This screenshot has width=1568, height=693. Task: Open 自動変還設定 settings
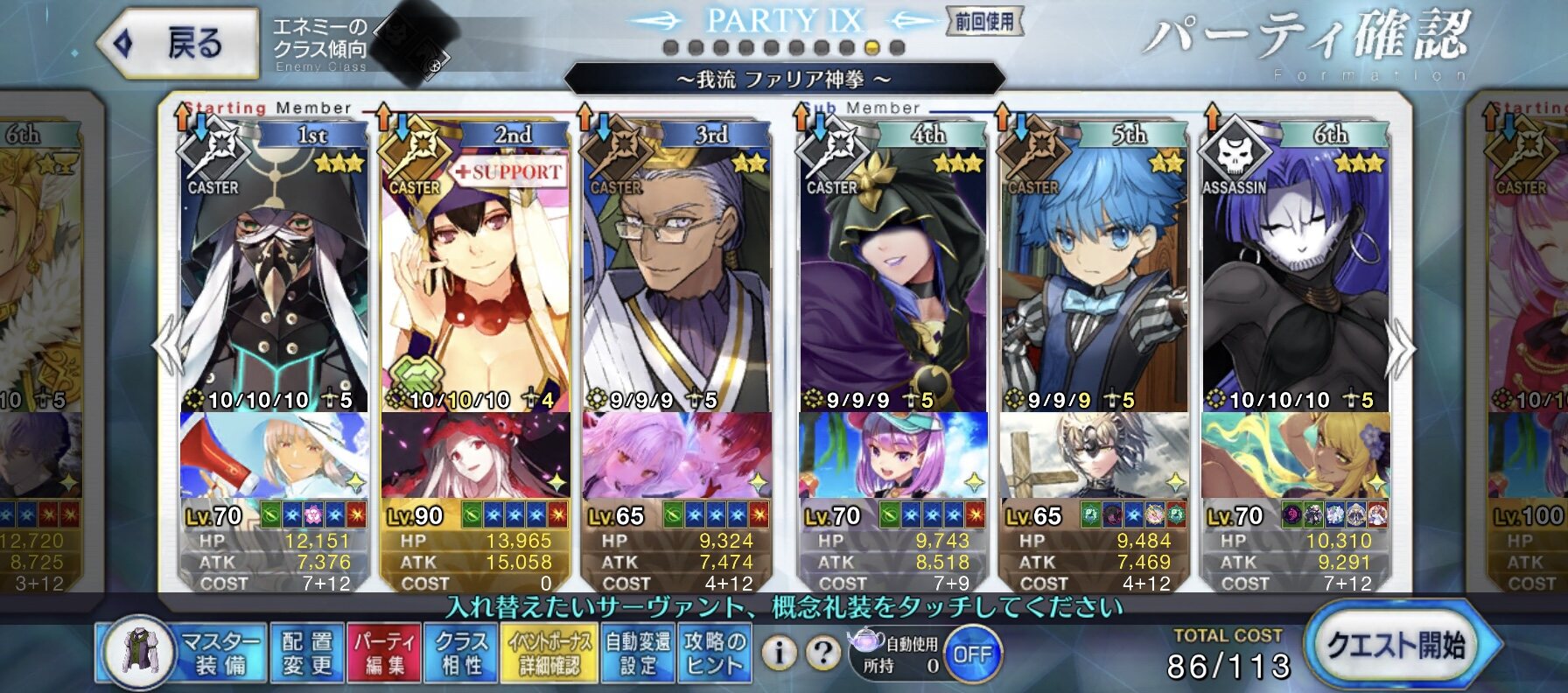click(x=638, y=654)
